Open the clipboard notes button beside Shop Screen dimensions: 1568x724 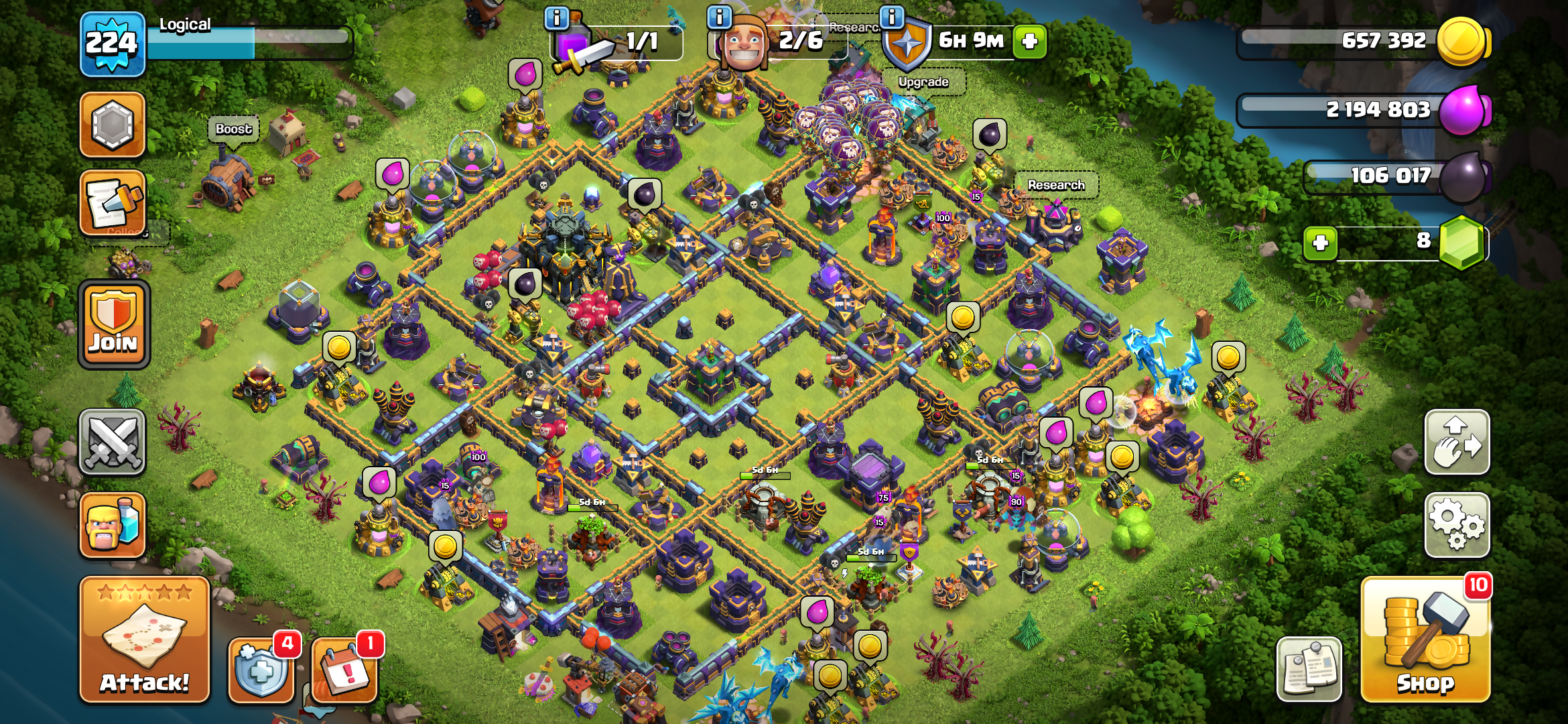coord(1309,669)
